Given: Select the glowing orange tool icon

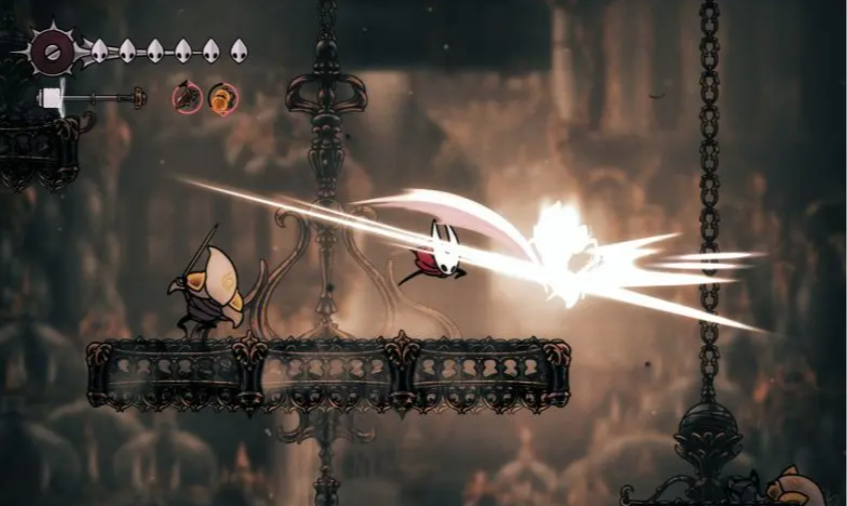Looking at the screenshot, I should click(x=222, y=98).
